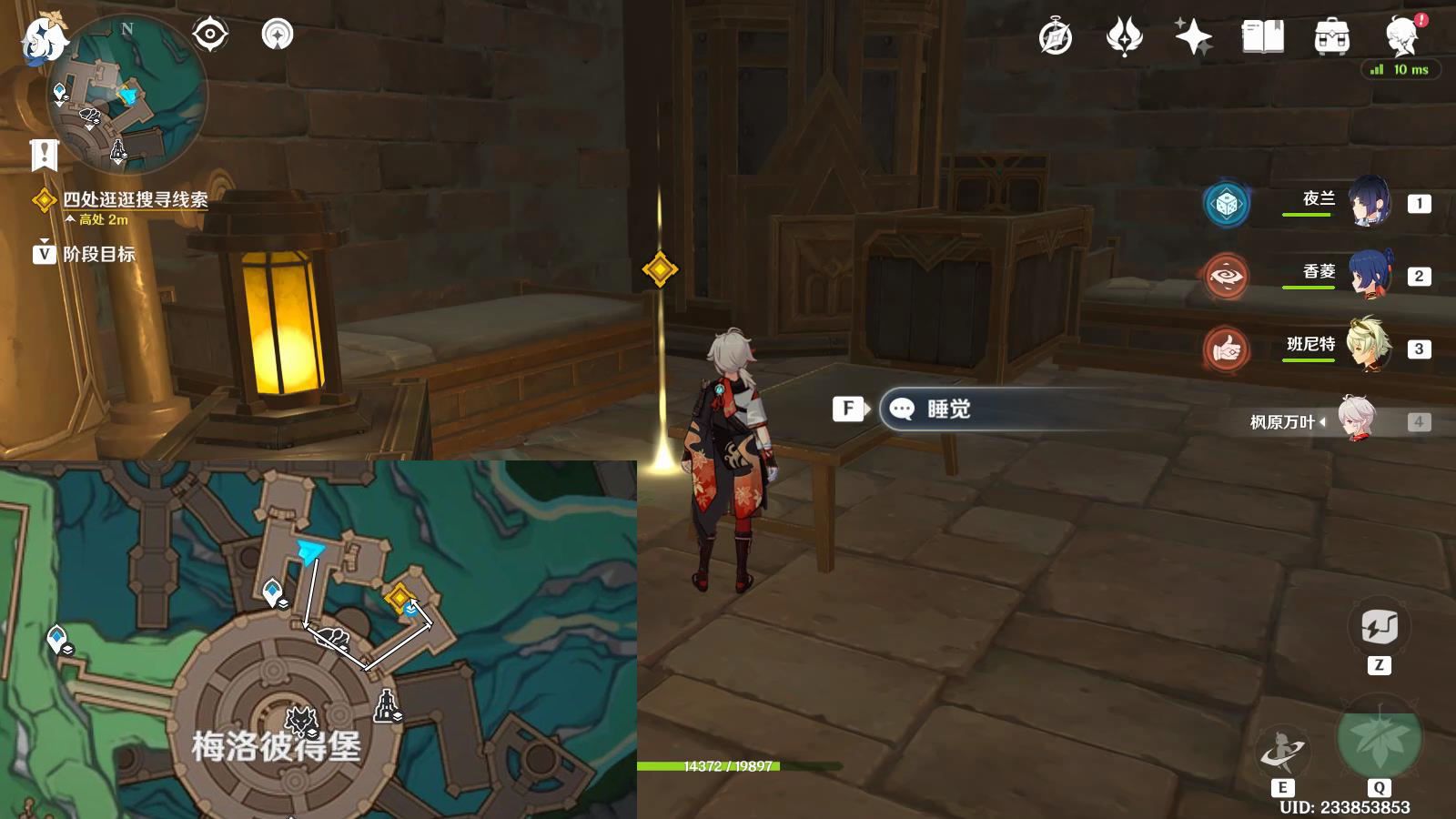Open the Adventurer Handbook book icon
The height and width of the screenshot is (819, 1456).
tap(1264, 38)
